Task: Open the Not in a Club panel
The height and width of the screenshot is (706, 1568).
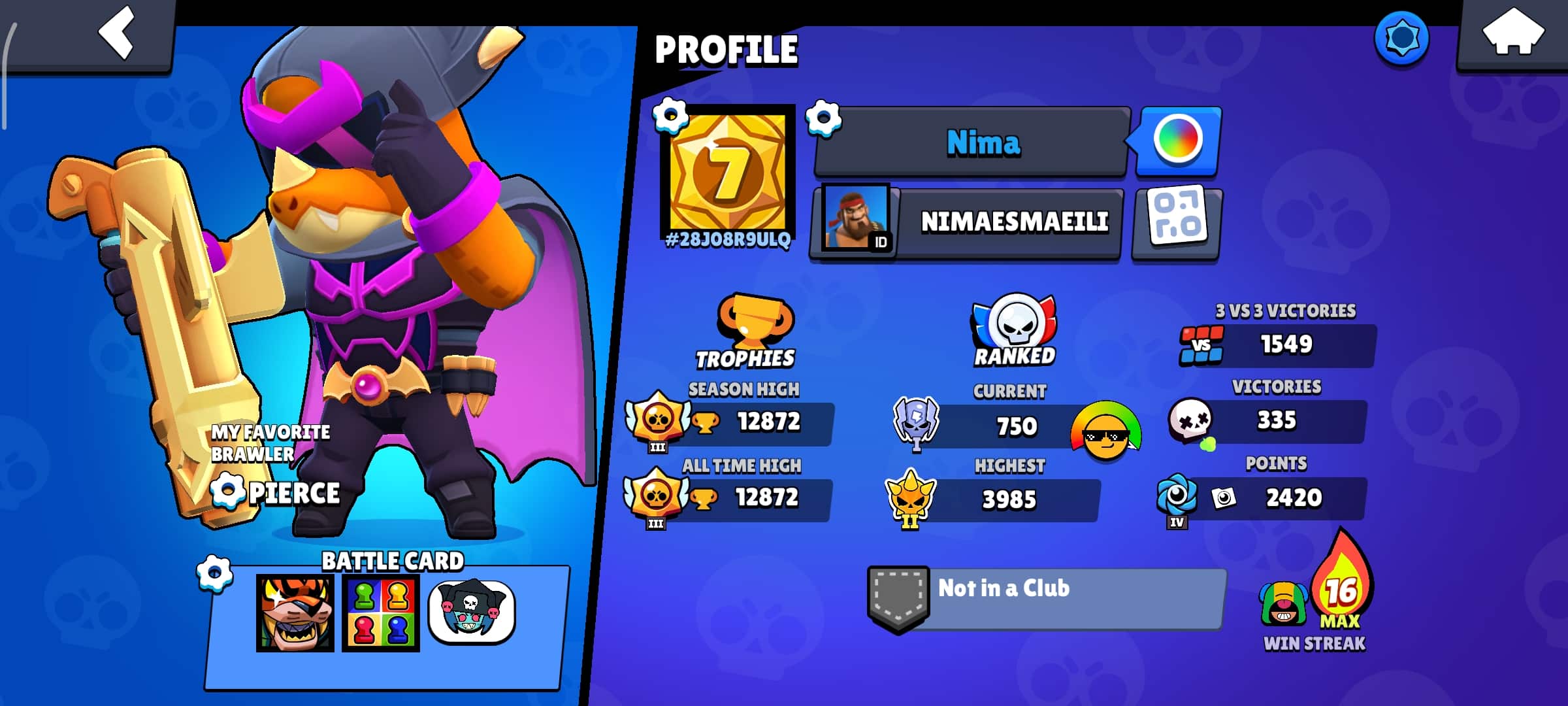Action: click(x=1045, y=597)
